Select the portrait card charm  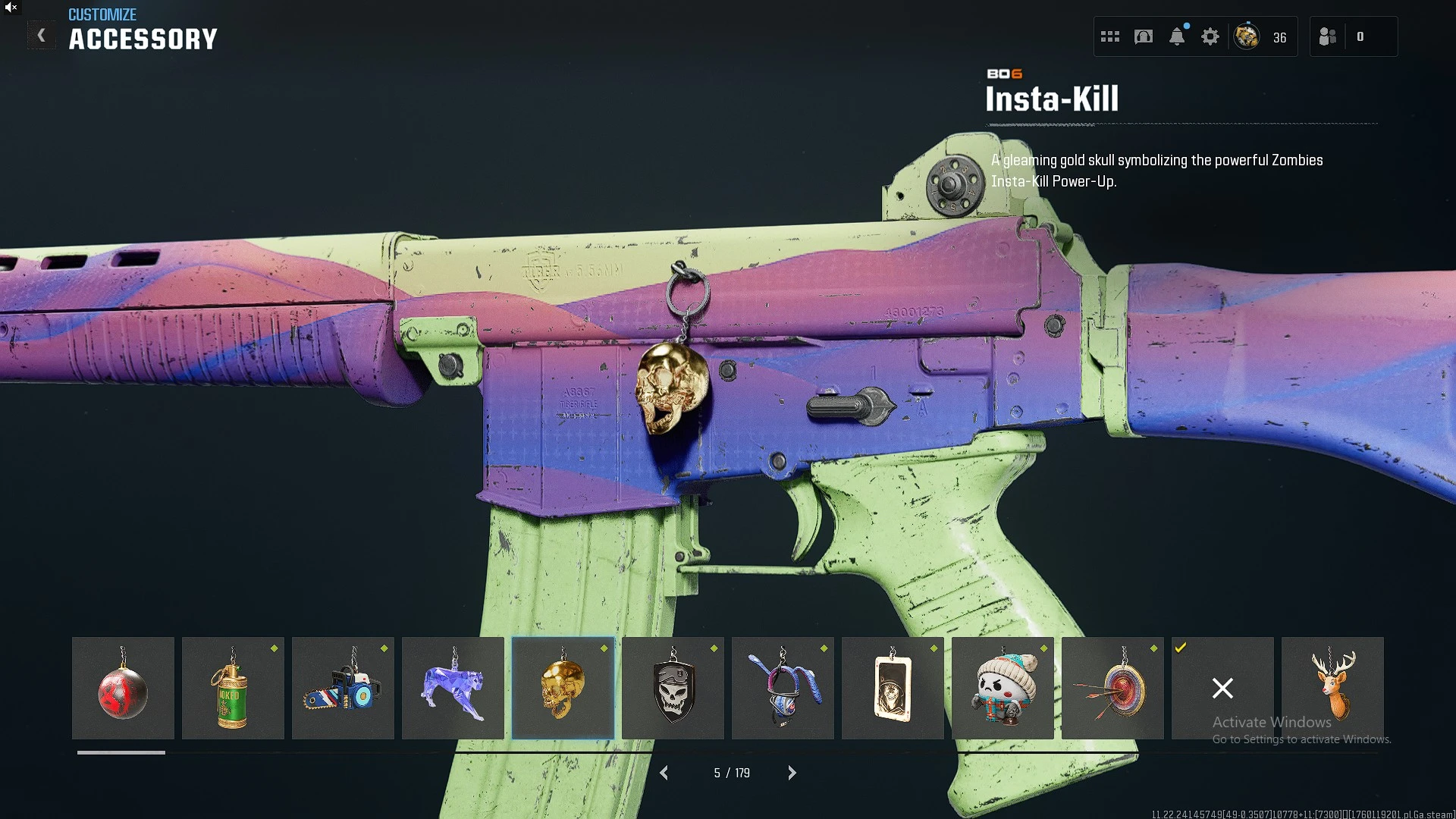point(893,688)
